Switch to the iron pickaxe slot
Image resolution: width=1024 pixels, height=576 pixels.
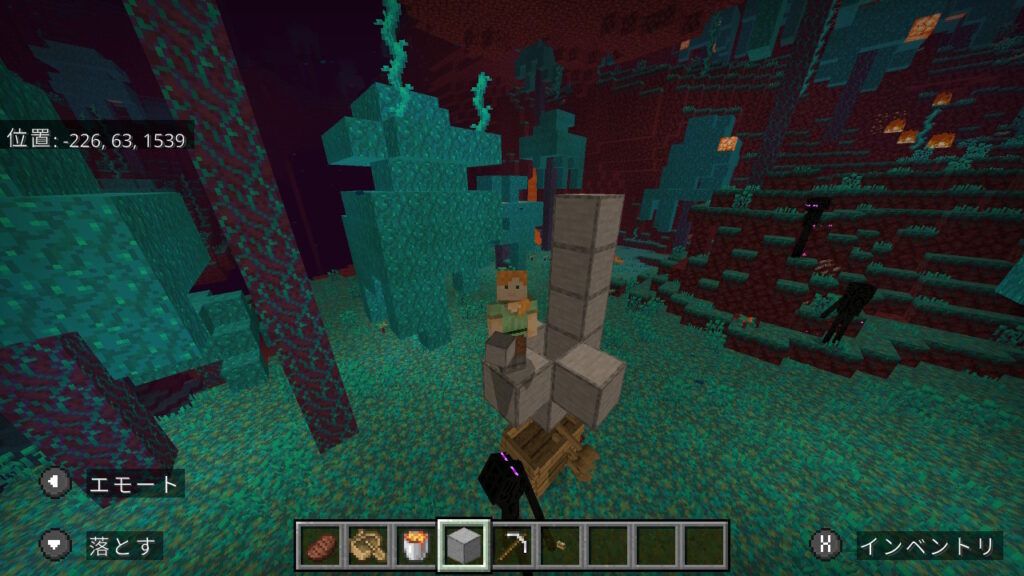pos(512,546)
